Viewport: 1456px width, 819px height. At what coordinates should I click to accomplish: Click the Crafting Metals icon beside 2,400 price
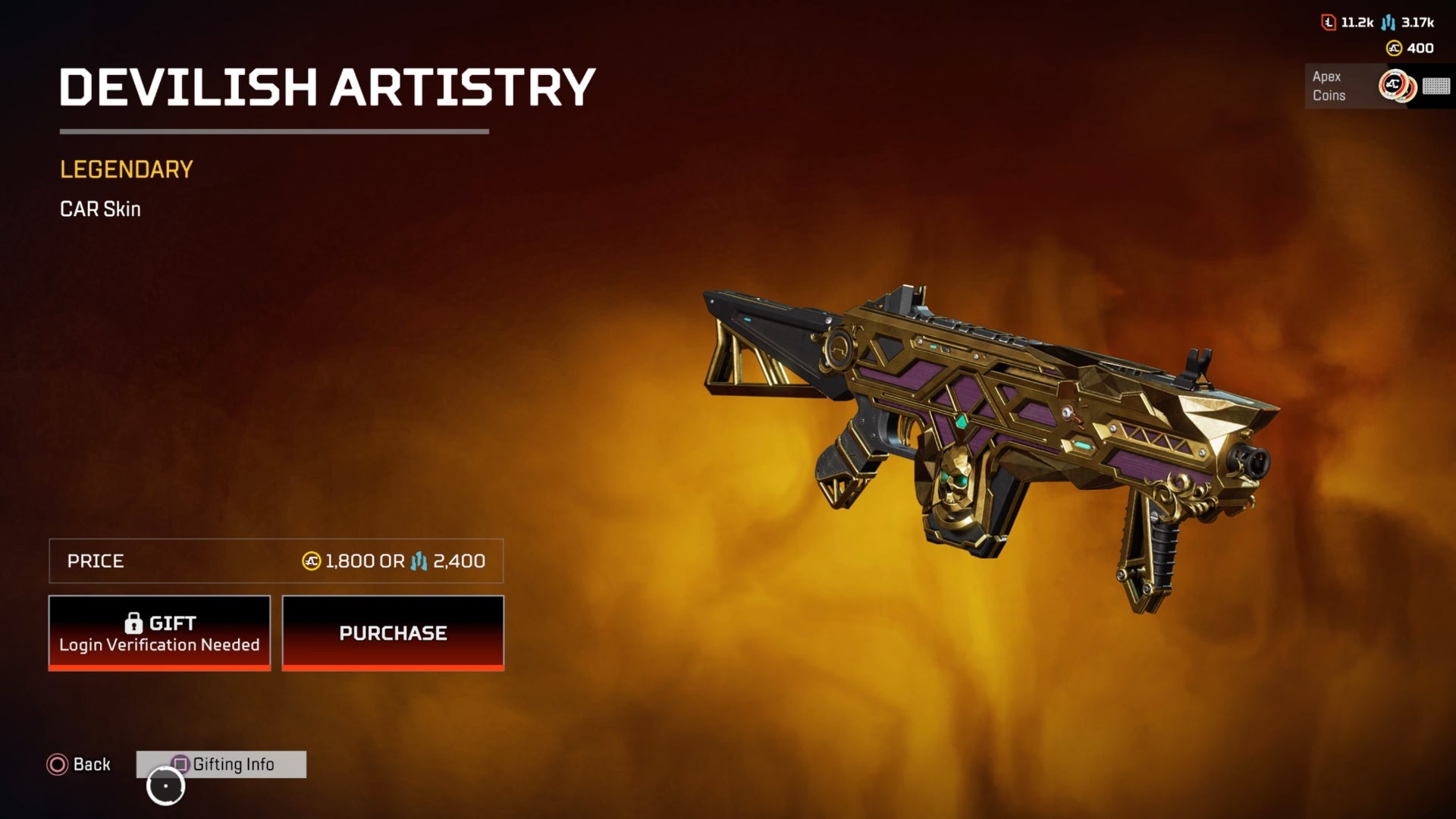[419, 562]
